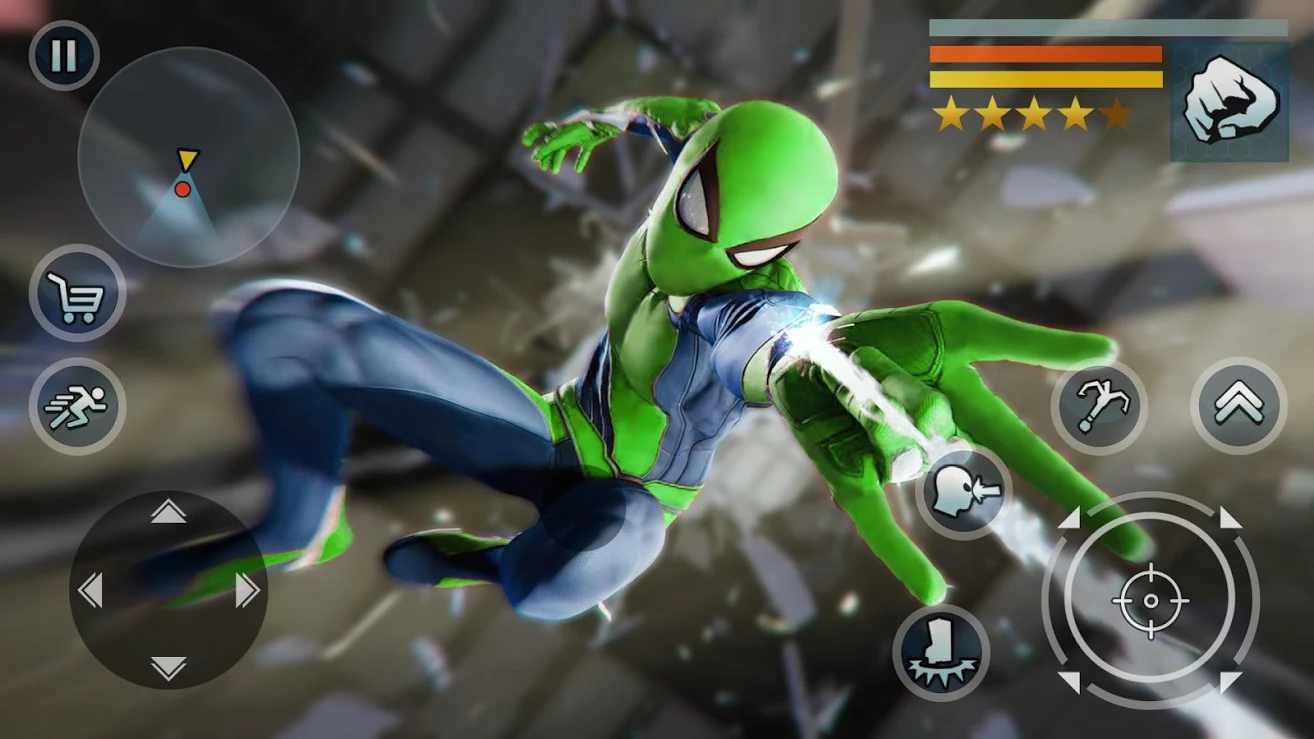Select the fist weapon icon
Image resolution: width=1314 pixels, height=739 pixels.
click(1229, 101)
